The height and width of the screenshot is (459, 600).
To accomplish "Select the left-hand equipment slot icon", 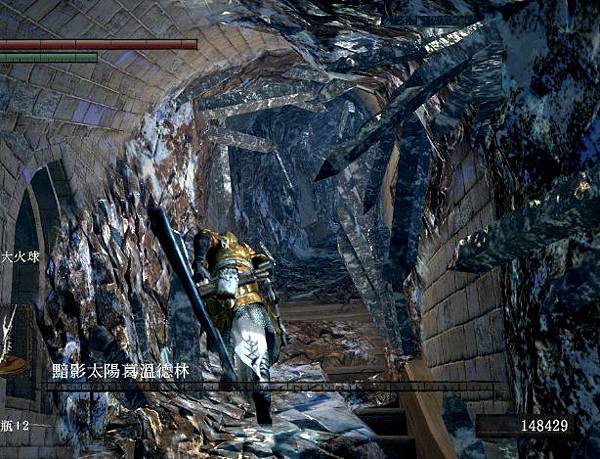I will click(12, 342).
